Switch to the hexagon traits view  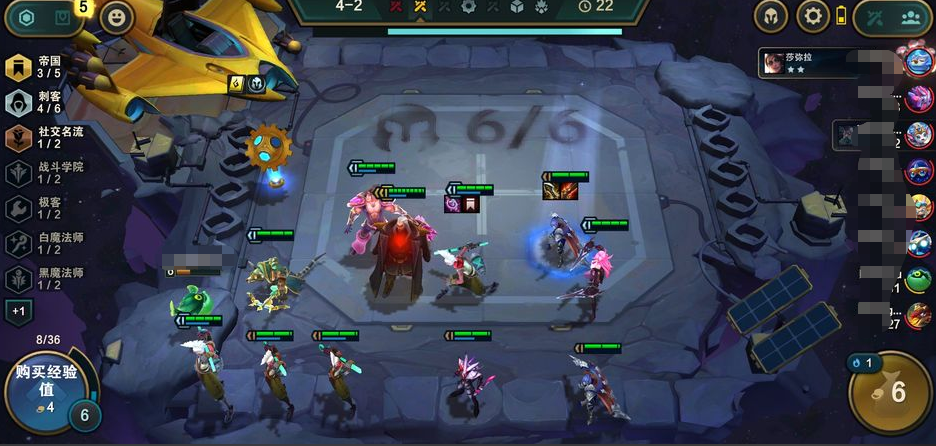point(26,18)
